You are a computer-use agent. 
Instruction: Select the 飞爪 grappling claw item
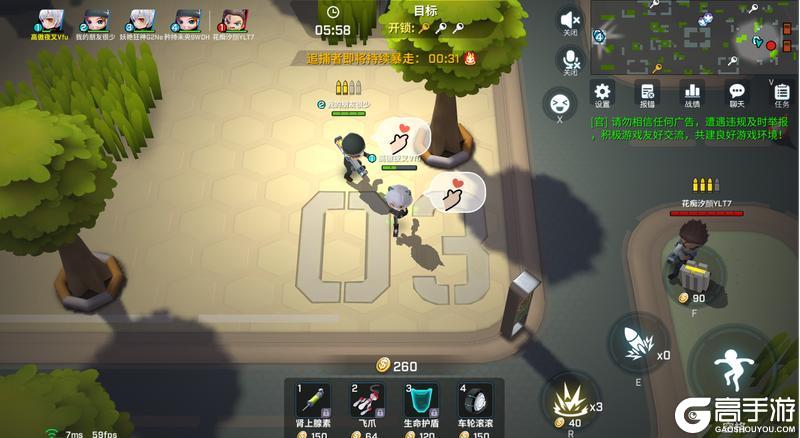click(368, 401)
